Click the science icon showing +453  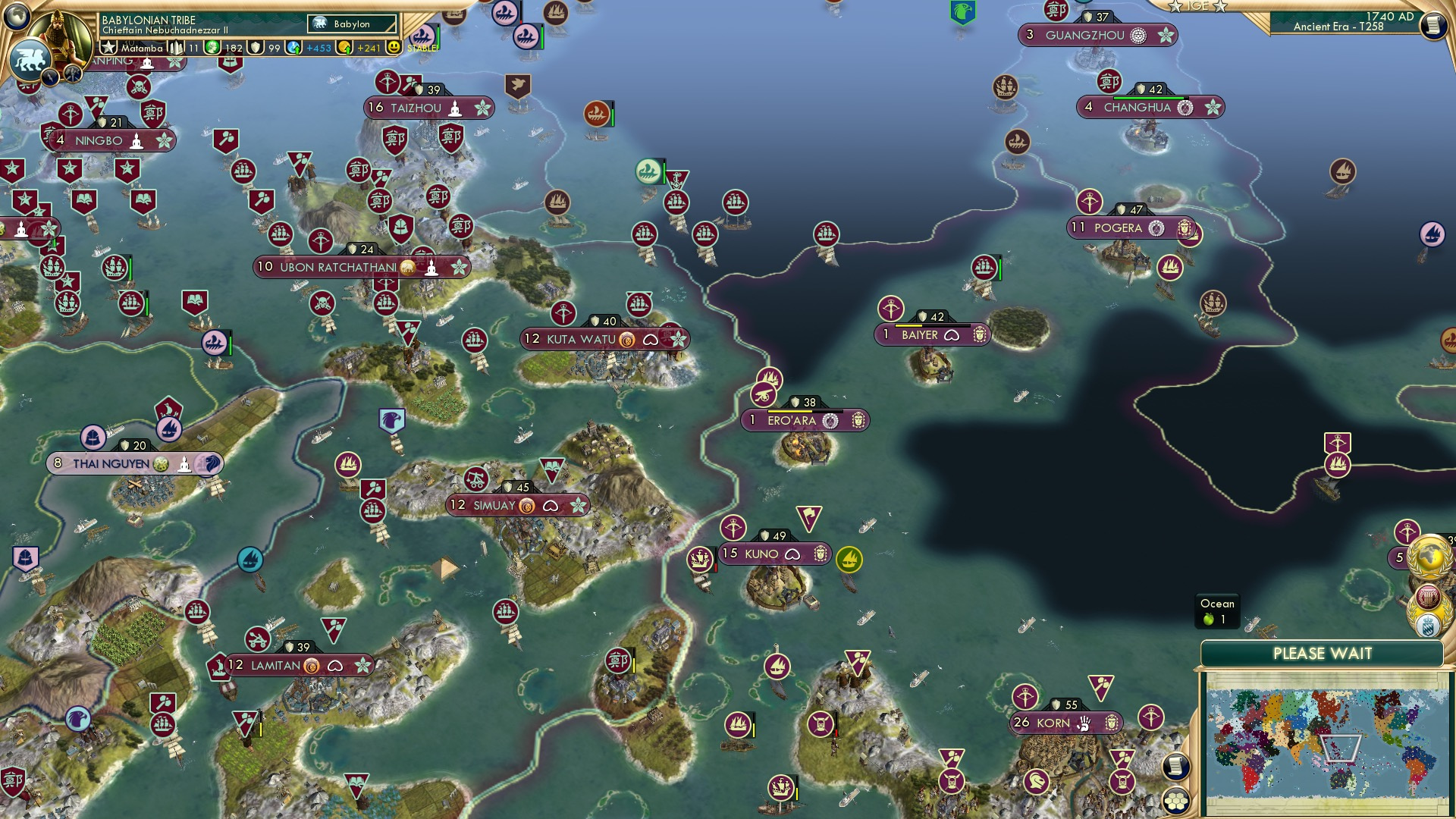point(293,47)
